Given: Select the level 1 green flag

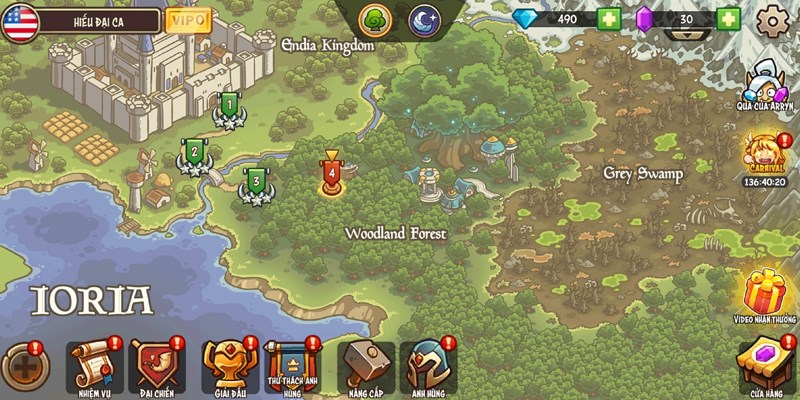Looking at the screenshot, I should point(229,106).
